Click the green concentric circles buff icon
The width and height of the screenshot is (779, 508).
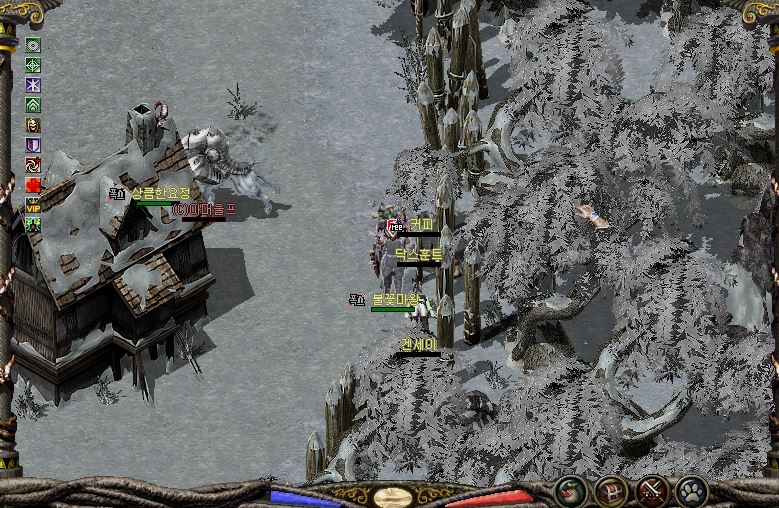33,45
